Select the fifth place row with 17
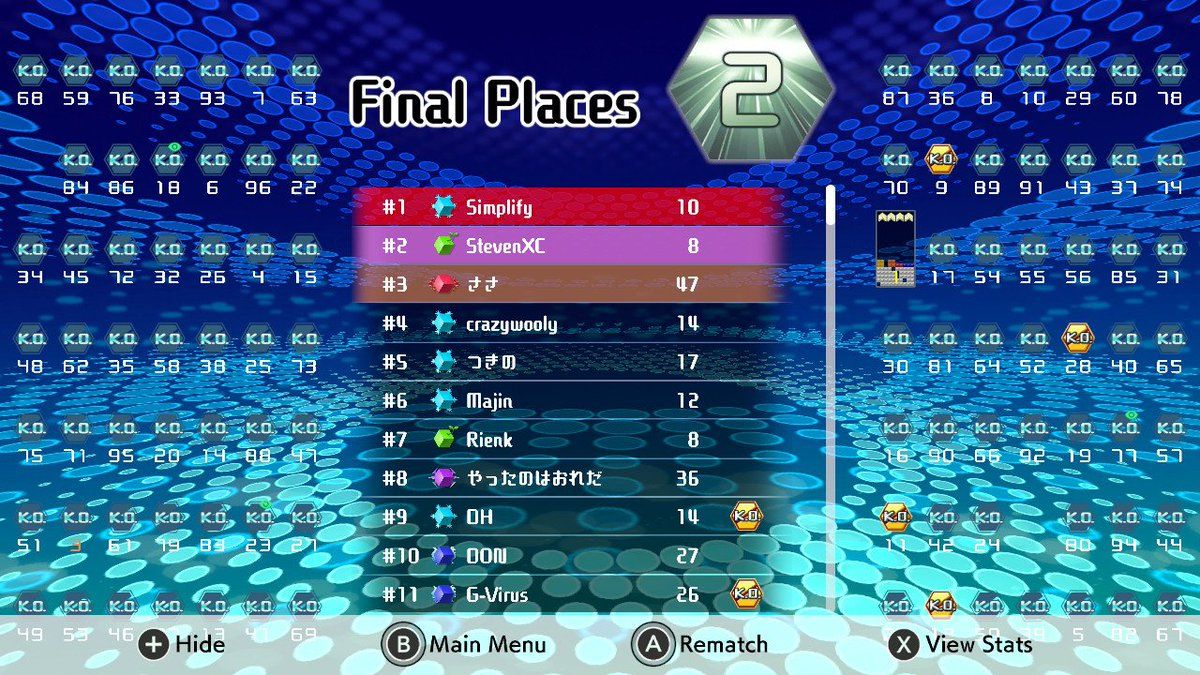The height and width of the screenshot is (675, 1200). (570, 362)
